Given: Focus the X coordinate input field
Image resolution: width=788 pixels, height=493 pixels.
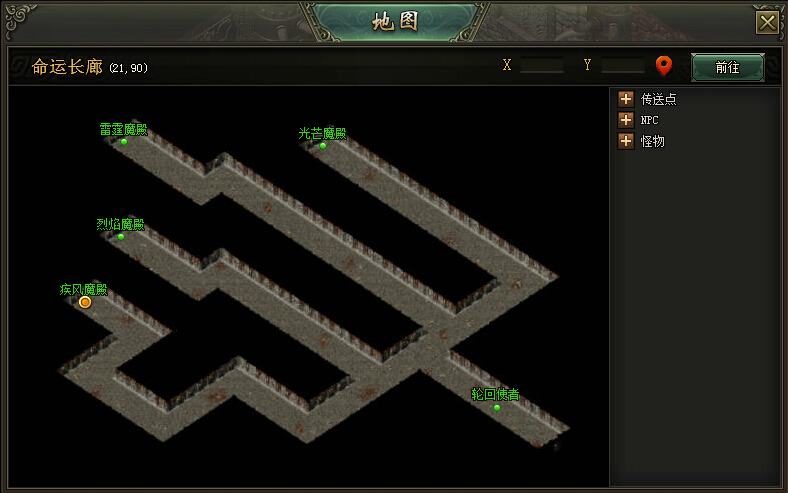Looking at the screenshot, I should pyautogui.click(x=542, y=66).
